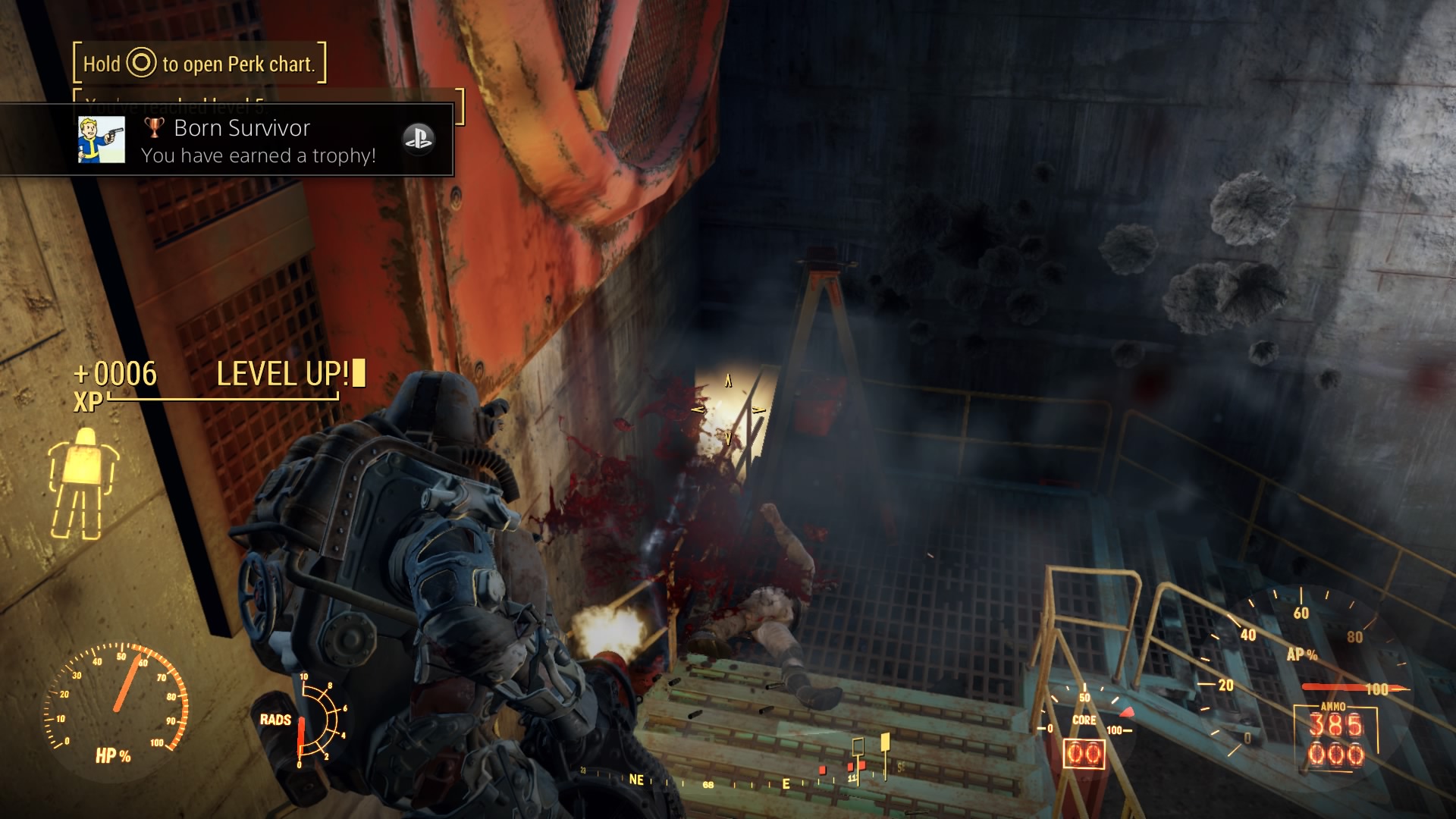Open the Born Survivor trophy notification
The height and width of the screenshot is (819, 1456).
pos(258,141)
